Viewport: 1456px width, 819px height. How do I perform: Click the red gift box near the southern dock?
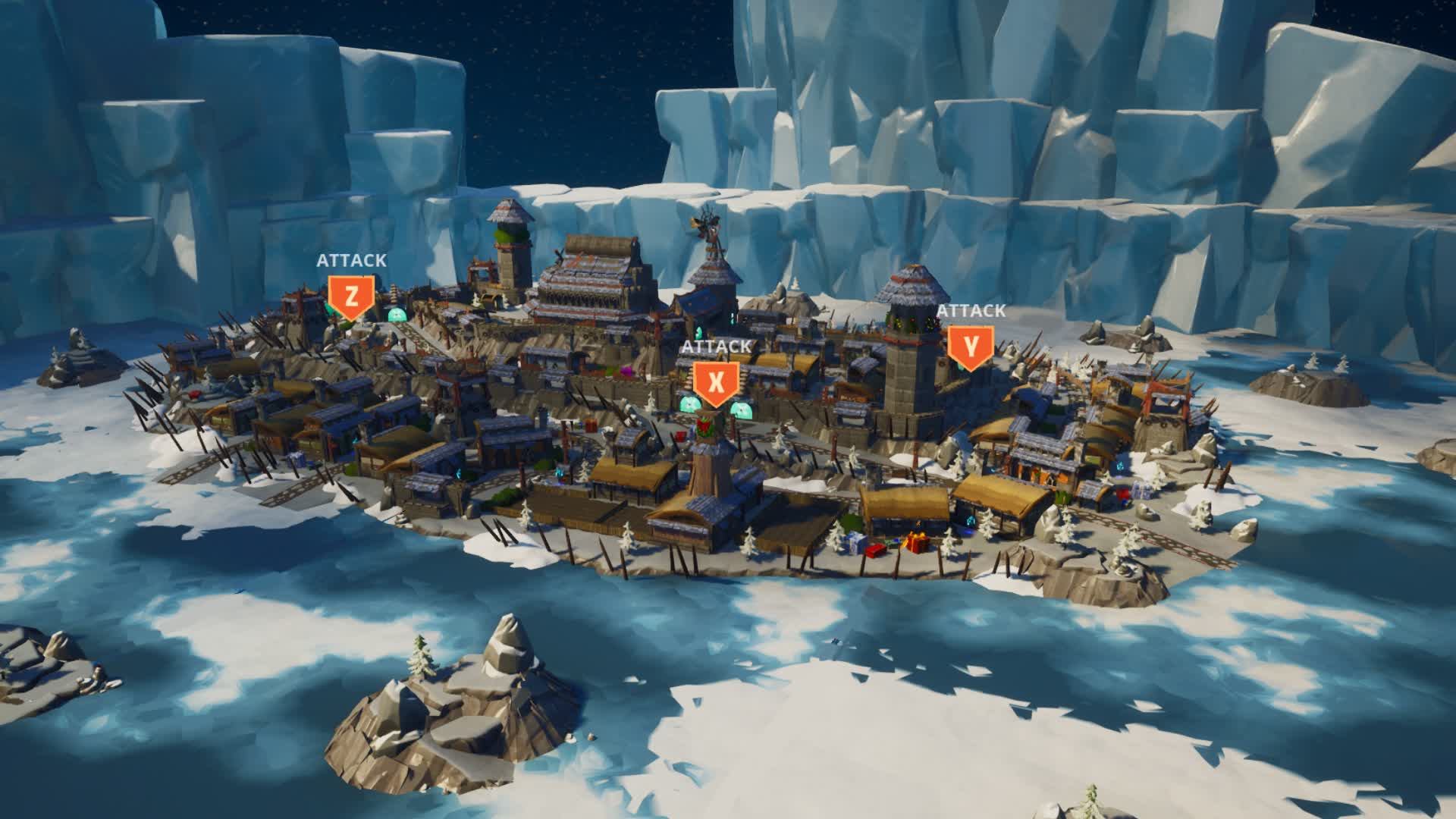(x=917, y=544)
